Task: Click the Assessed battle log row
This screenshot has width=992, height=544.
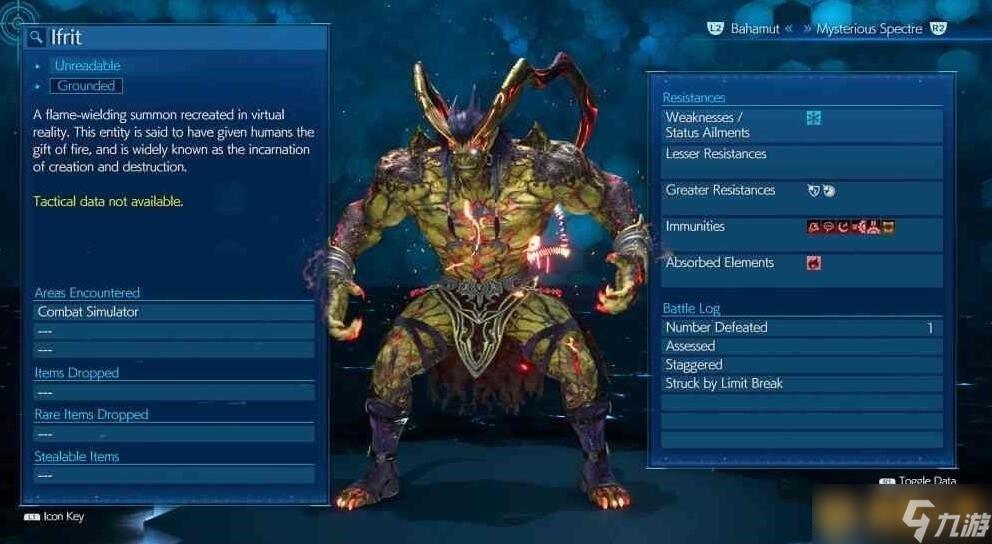Action: click(x=802, y=346)
